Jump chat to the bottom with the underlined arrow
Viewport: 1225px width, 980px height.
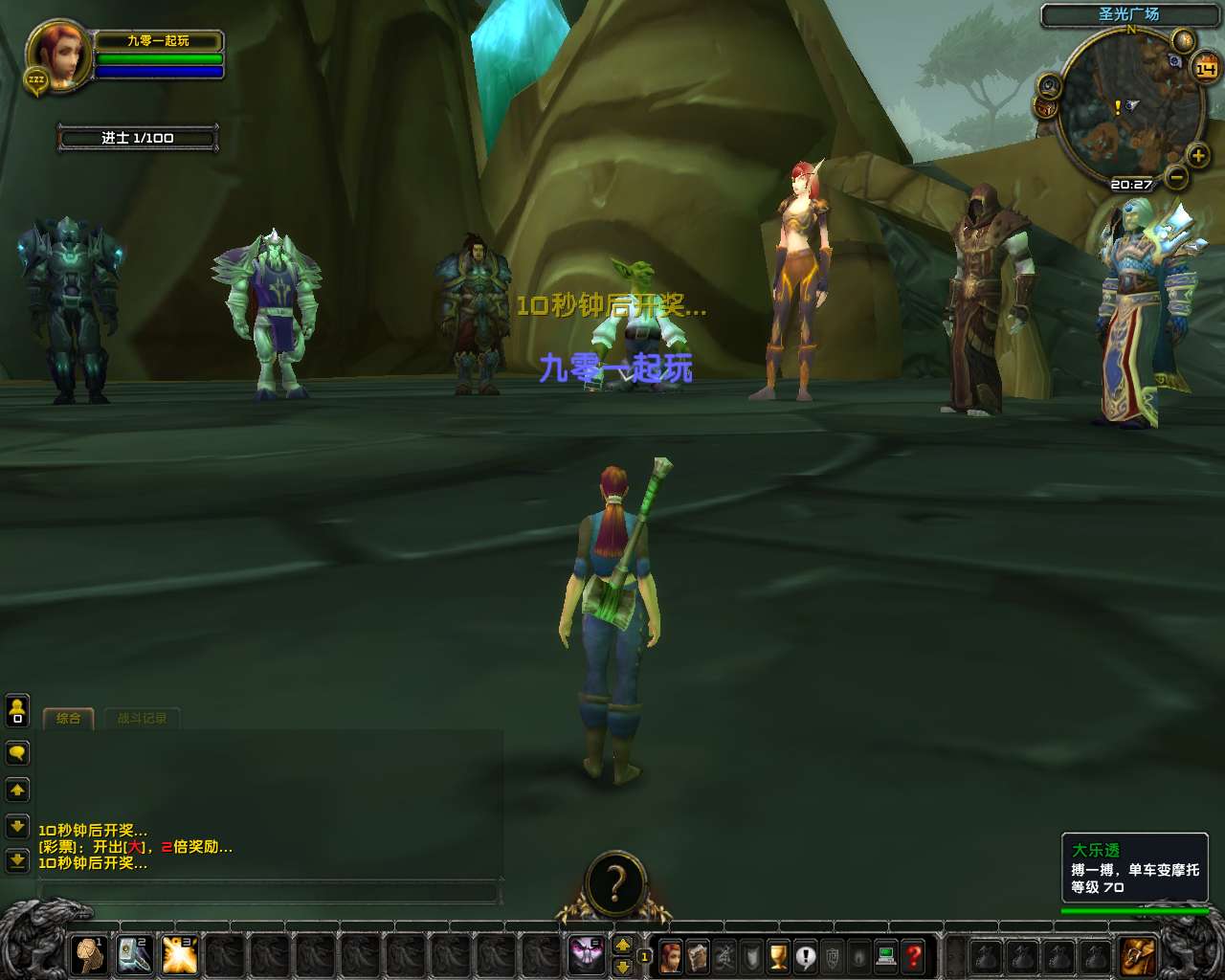(x=17, y=860)
